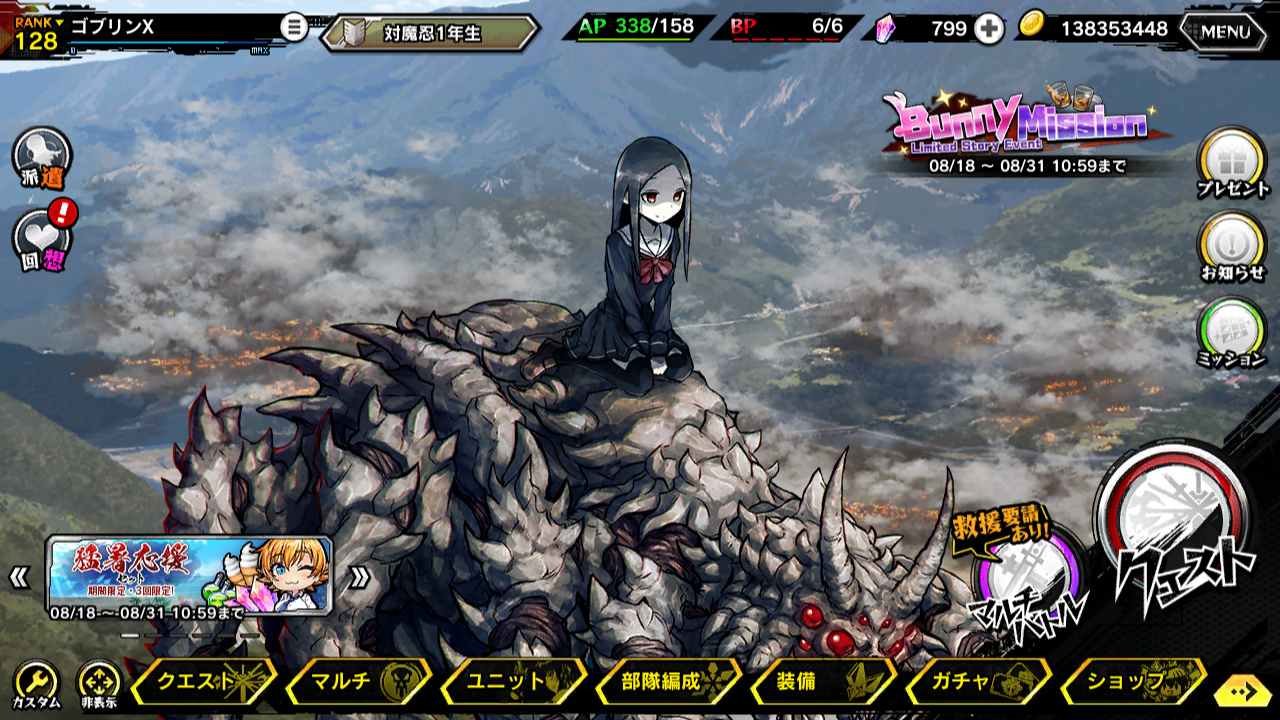Open the カスタム customize icon
This screenshot has height=720, width=1280.
[x=36, y=685]
